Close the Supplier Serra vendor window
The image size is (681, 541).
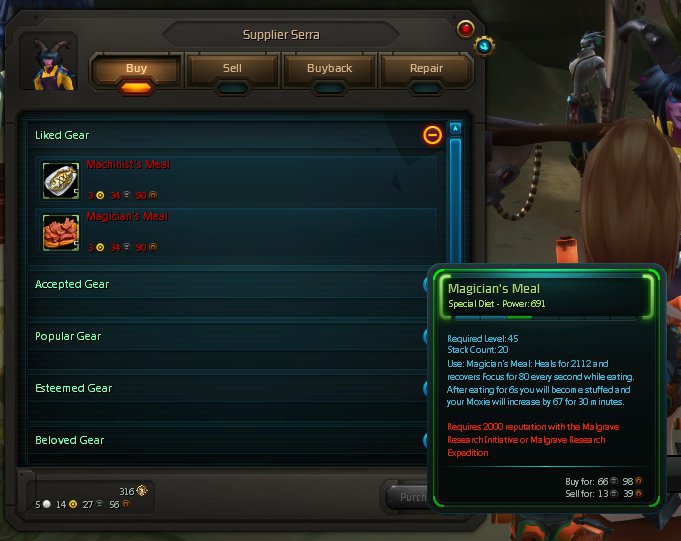[465, 29]
